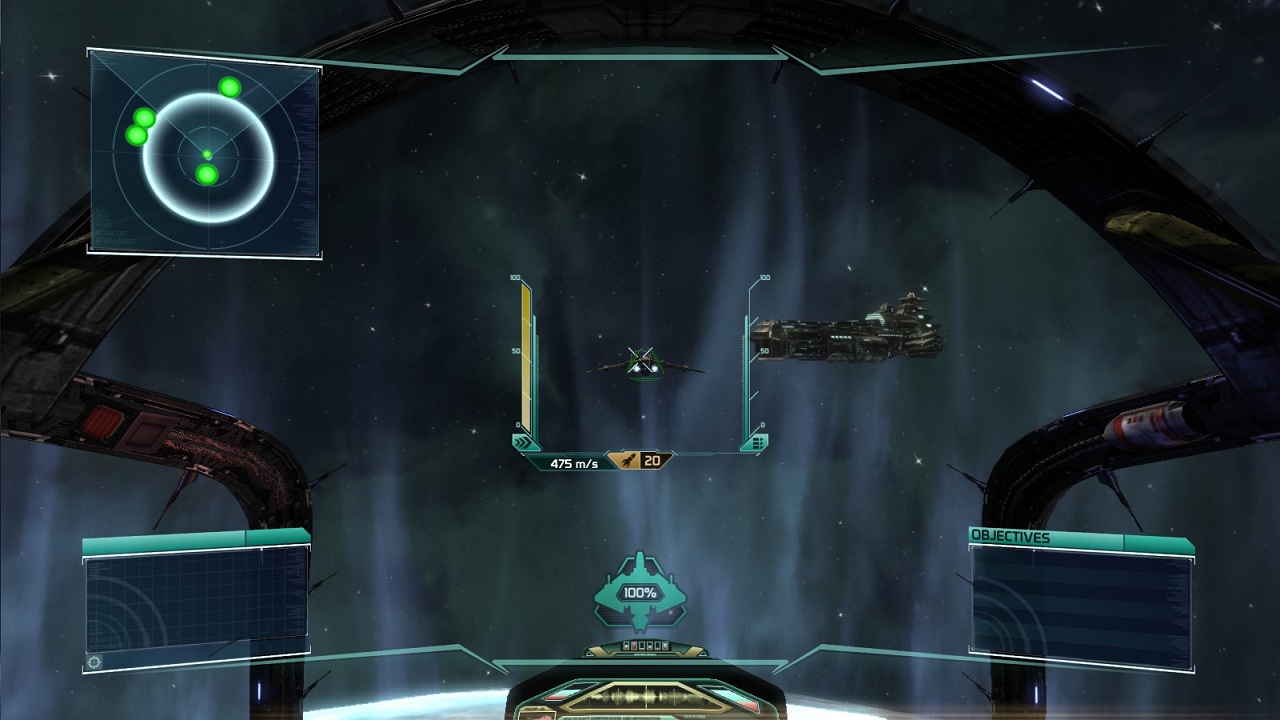Image resolution: width=1280 pixels, height=720 pixels.
Task: Click the ship status icon showing 100%
Action: point(639,592)
